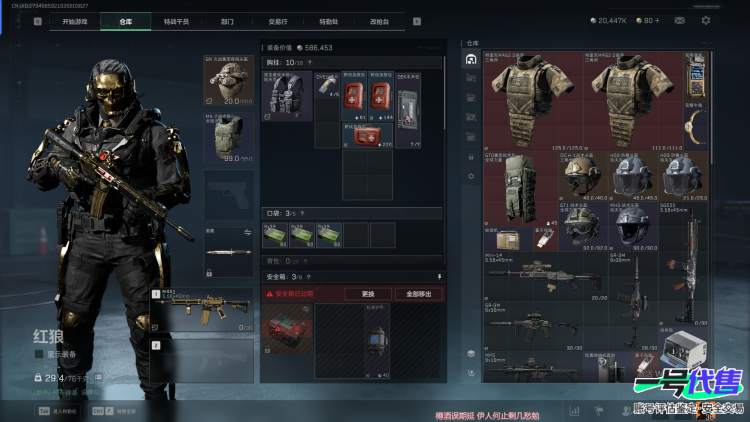Open the 特战干员 tab
This screenshot has height=422, width=750.
177,20
